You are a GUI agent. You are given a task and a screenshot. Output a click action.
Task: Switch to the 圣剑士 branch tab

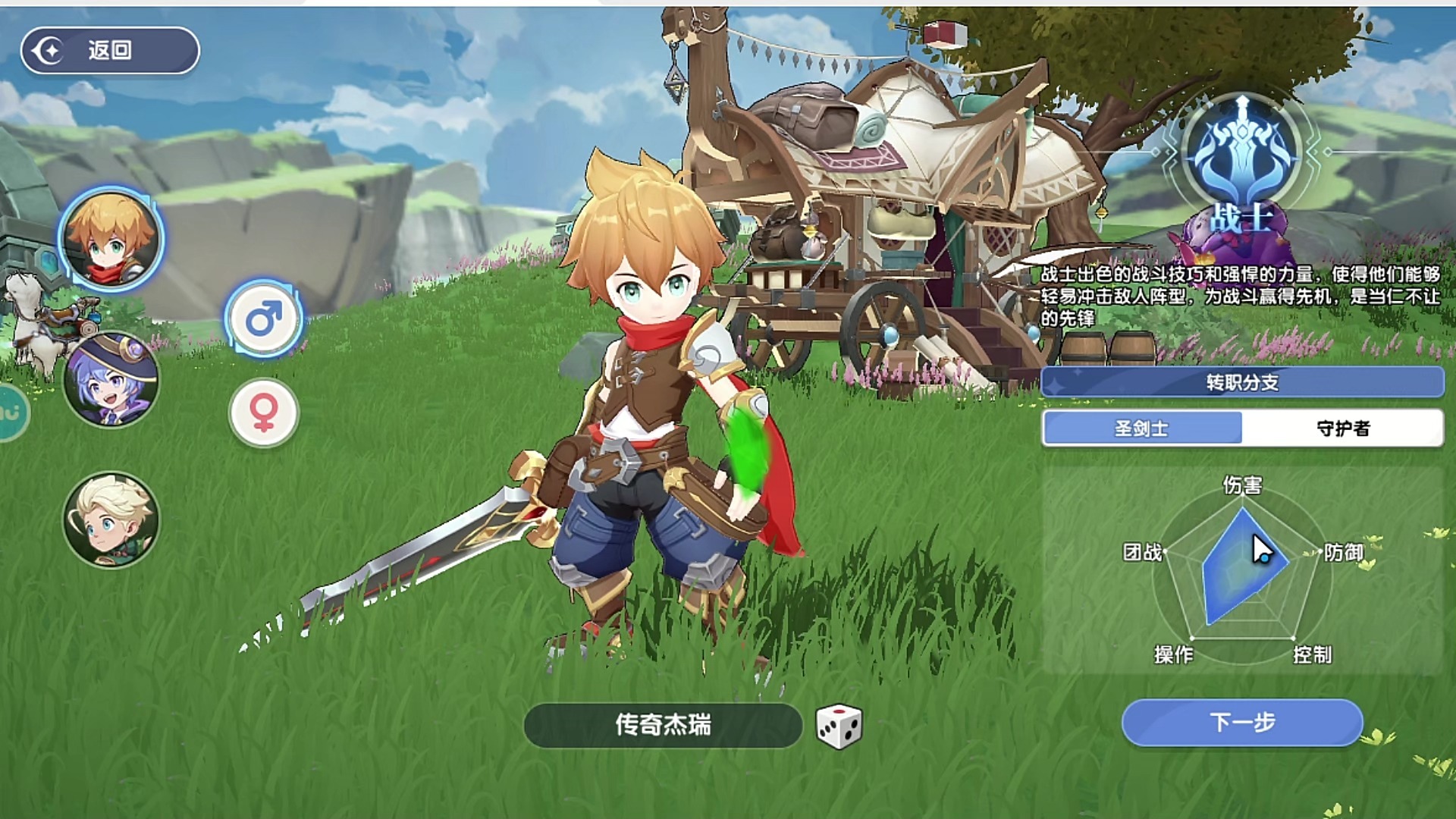tap(1142, 428)
